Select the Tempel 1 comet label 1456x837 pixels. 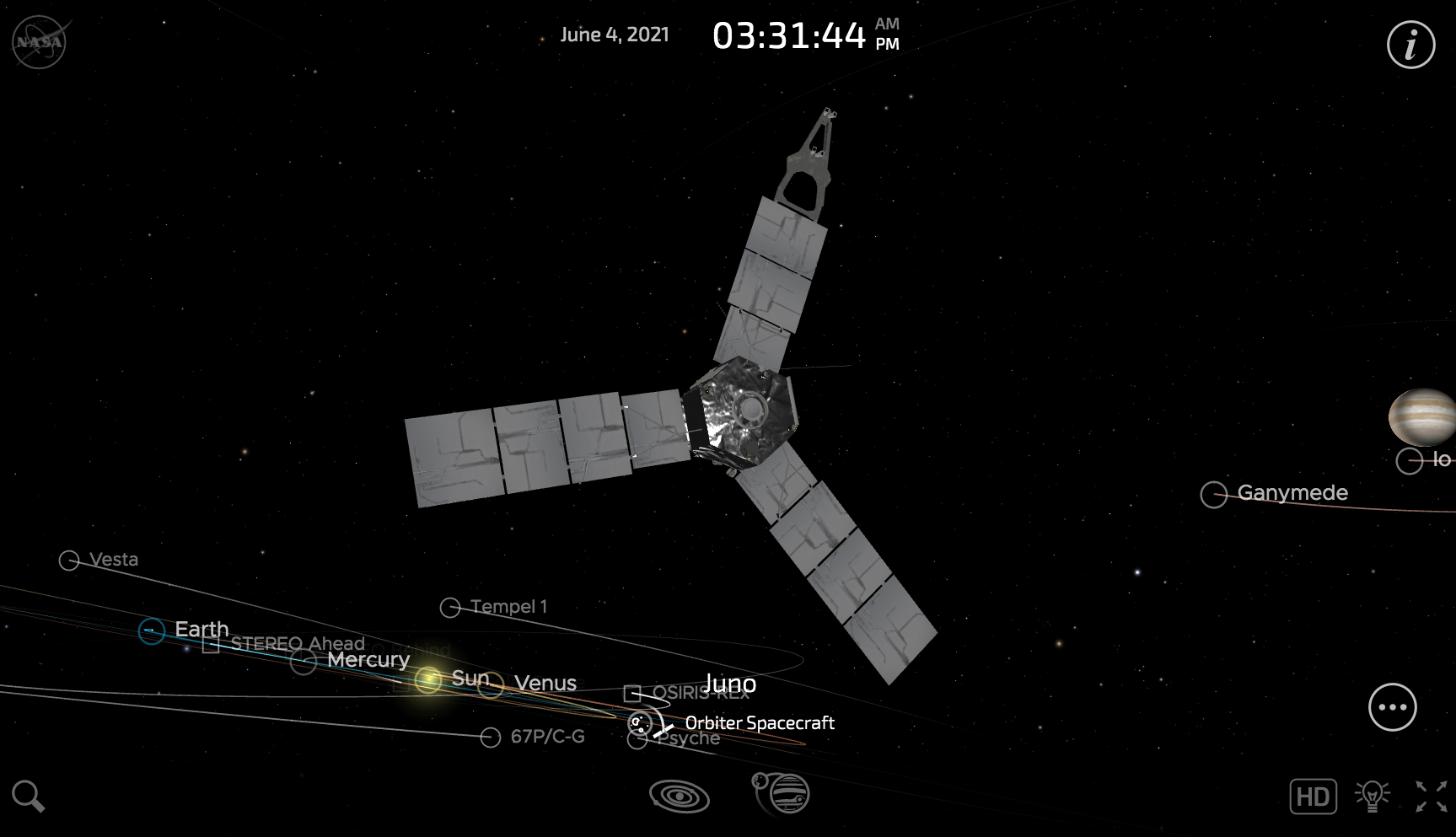tap(508, 606)
